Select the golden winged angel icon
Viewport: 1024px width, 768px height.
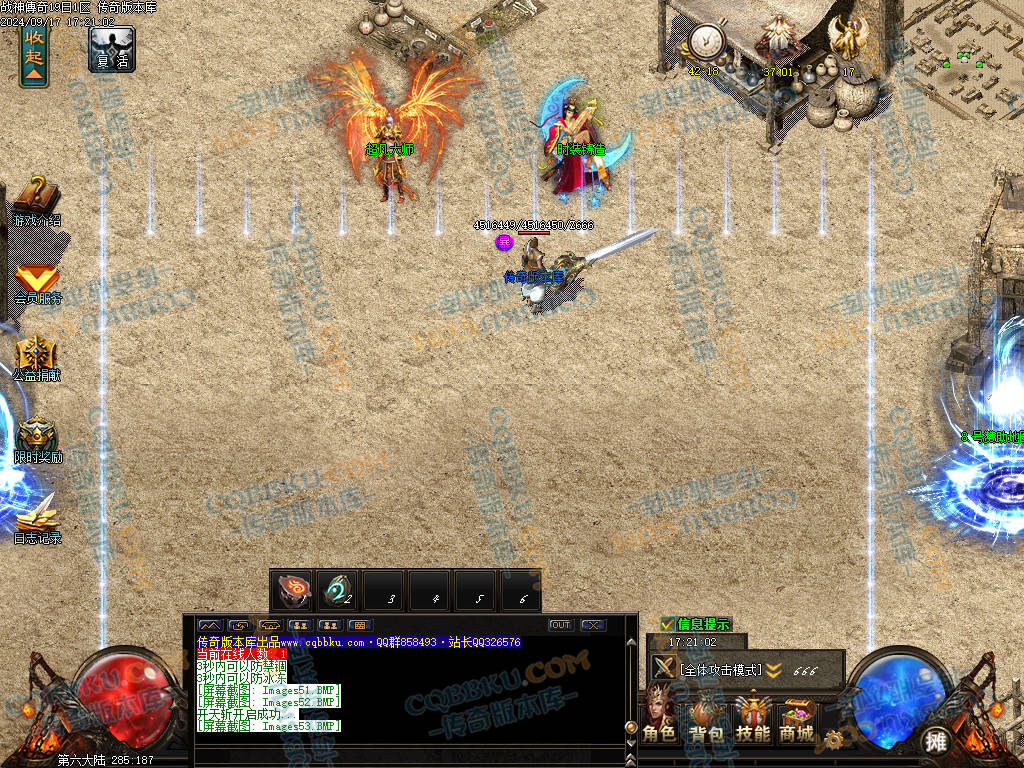pyautogui.click(x=848, y=40)
